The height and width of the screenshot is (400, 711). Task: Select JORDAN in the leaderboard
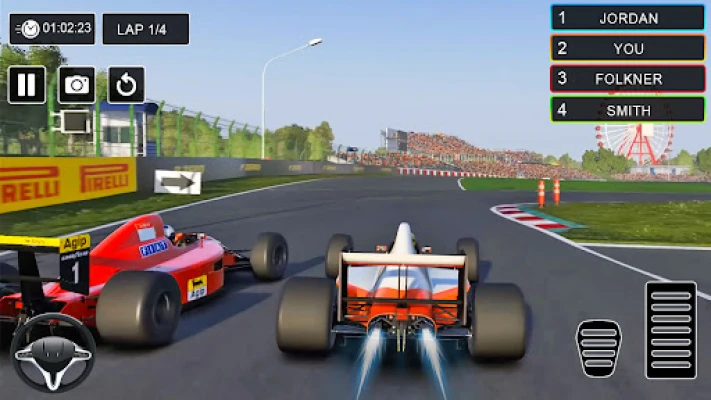(x=628, y=18)
